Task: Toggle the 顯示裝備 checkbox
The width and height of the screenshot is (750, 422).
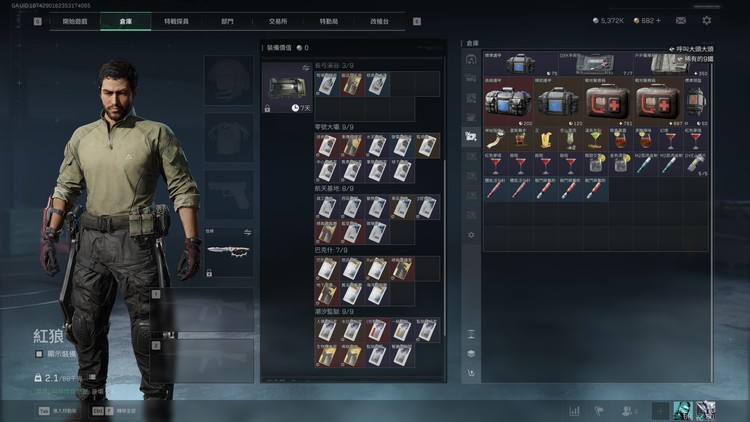Action: click(x=39, y=353)
